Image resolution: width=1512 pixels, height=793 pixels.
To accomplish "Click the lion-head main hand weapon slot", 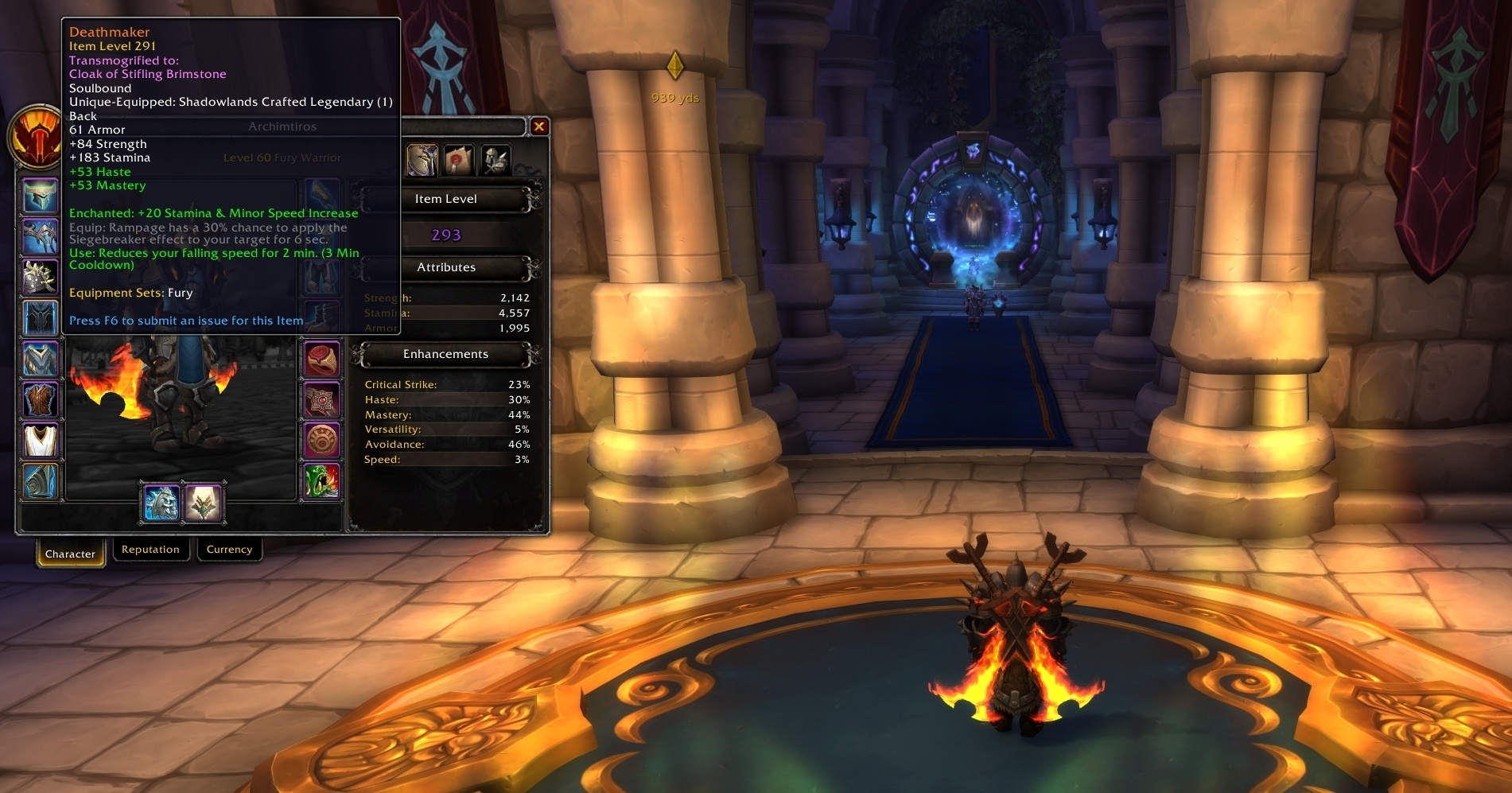I will pos(161,503).
